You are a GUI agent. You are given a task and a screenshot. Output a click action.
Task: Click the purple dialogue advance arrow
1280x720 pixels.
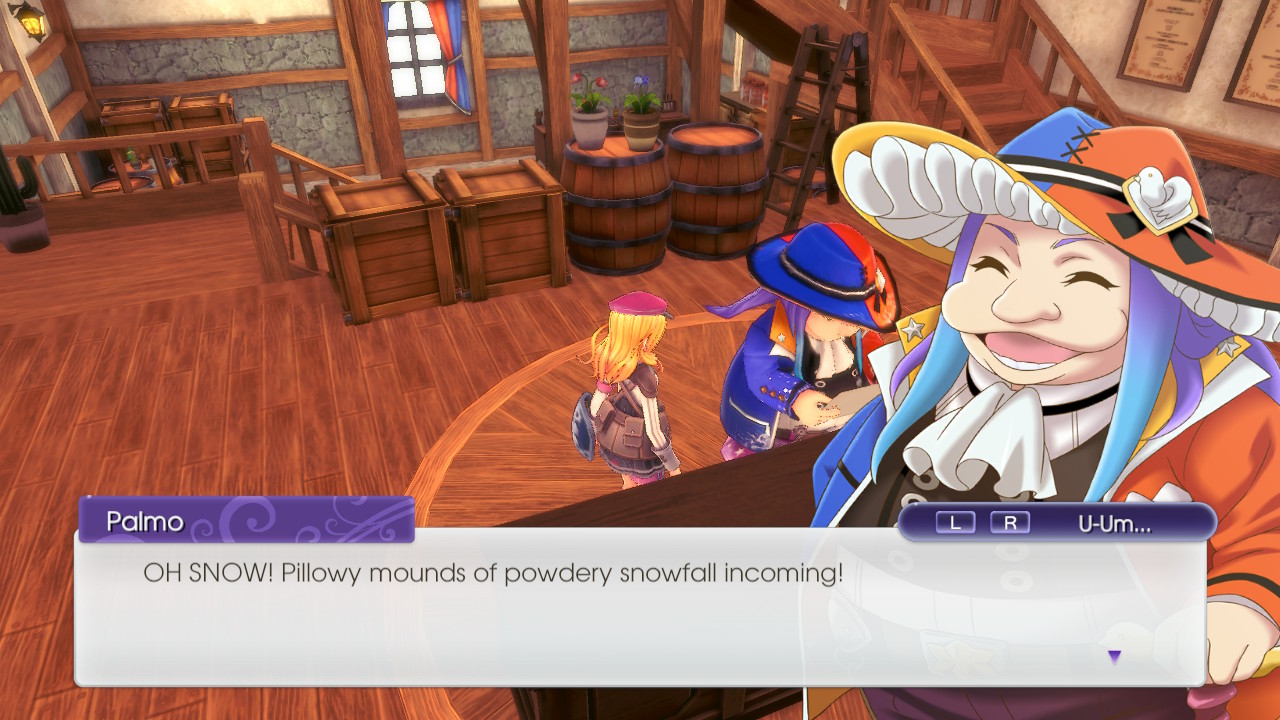pos(1114,657)
